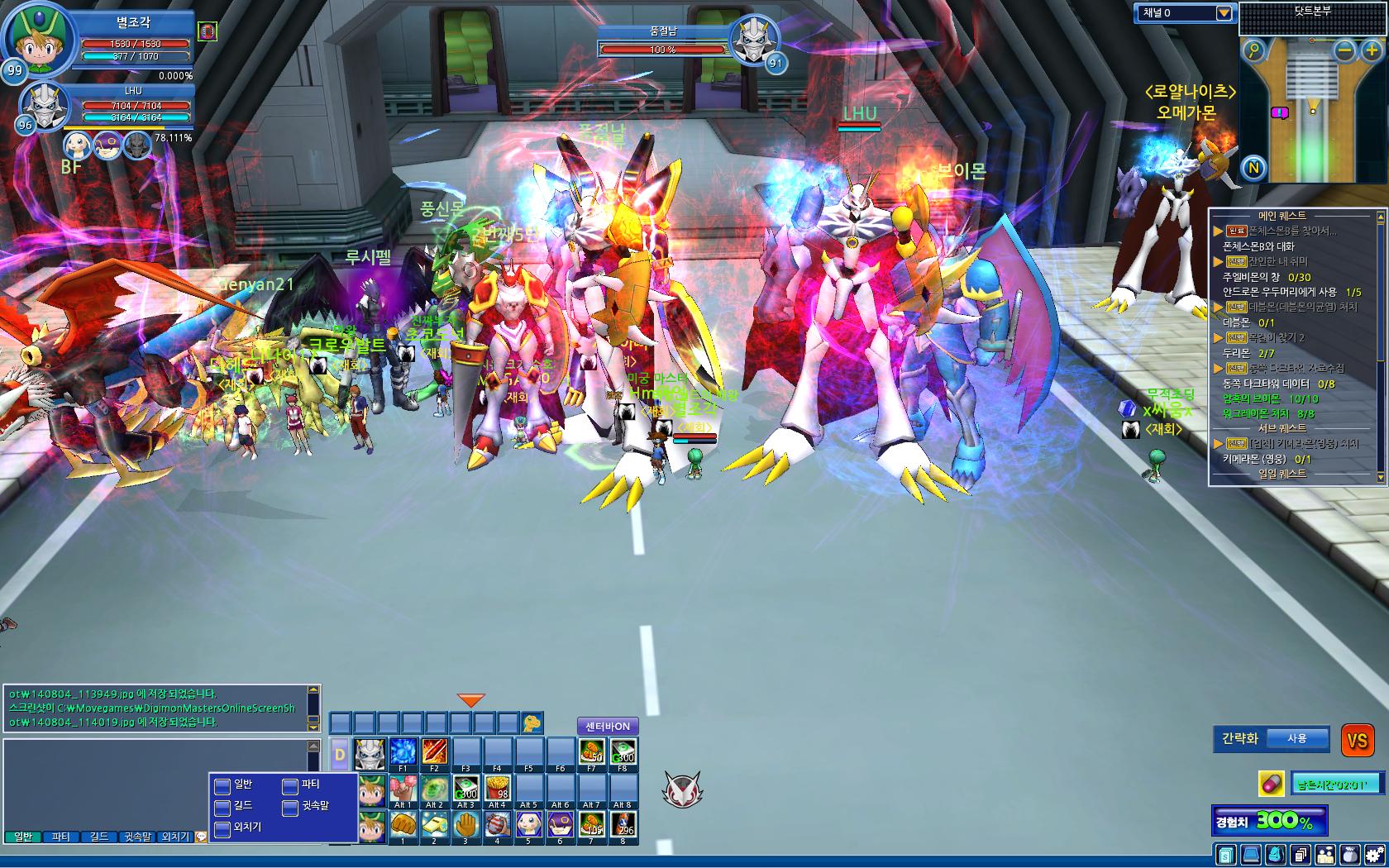The width and height of the screenshot is (1389, 868).
Task: Click the orange VS battle button
Action: [1357, 740]
